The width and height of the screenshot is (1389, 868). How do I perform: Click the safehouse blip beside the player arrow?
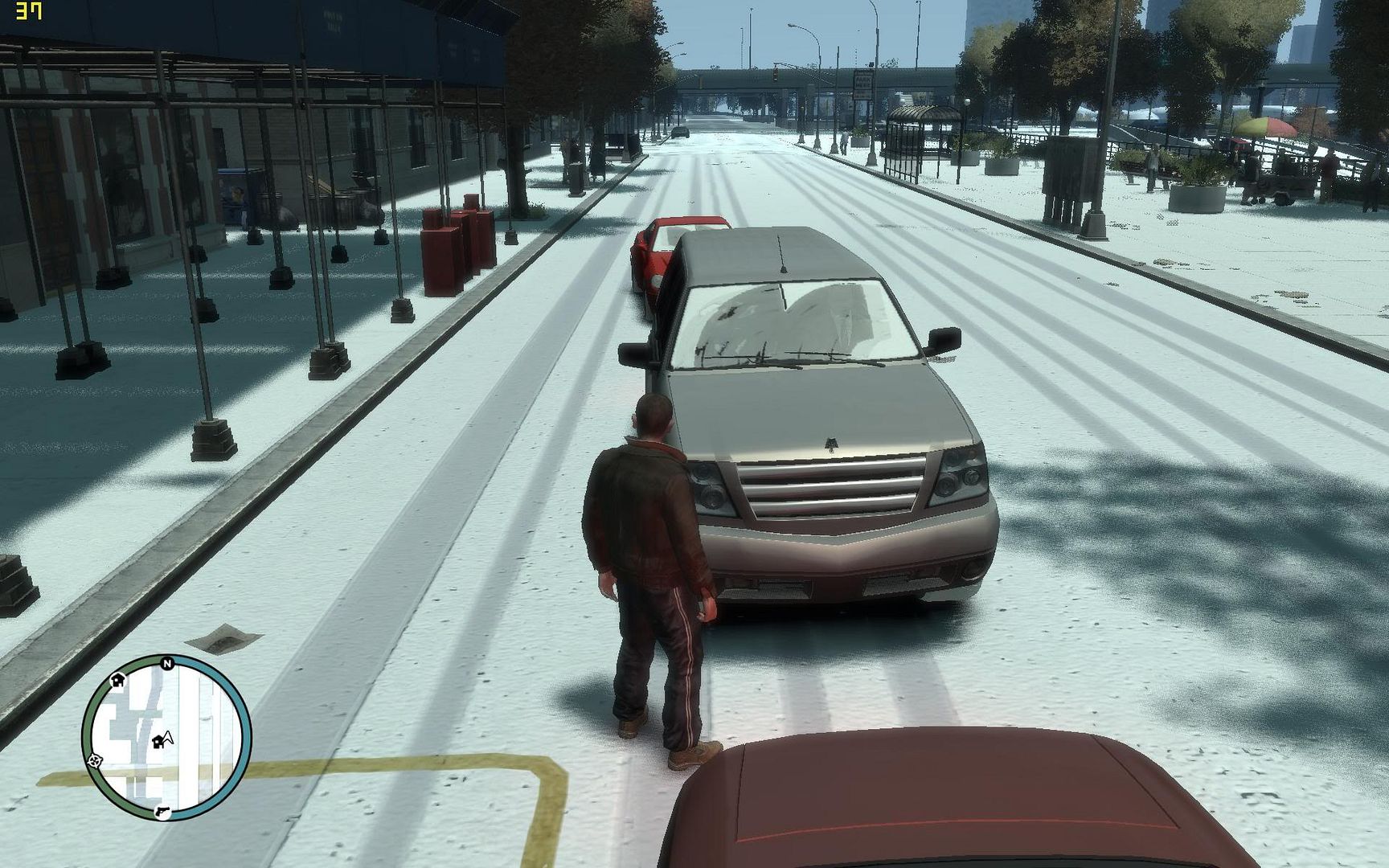158,742
